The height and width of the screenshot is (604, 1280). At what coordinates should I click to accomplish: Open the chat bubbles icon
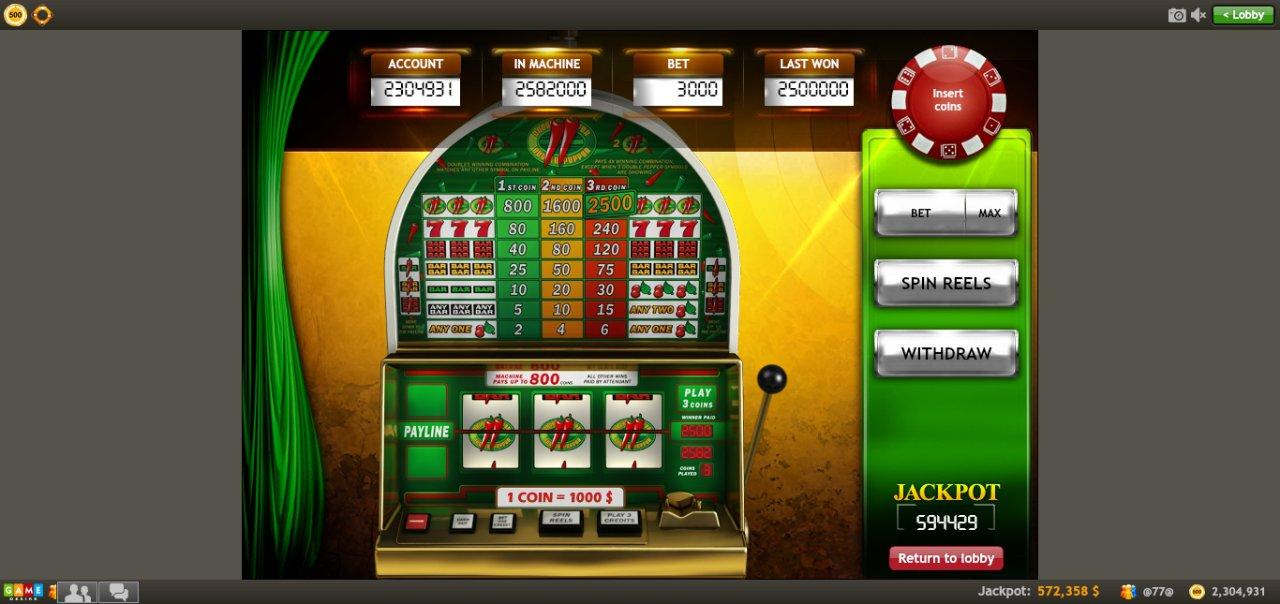[x=118, y=592]
